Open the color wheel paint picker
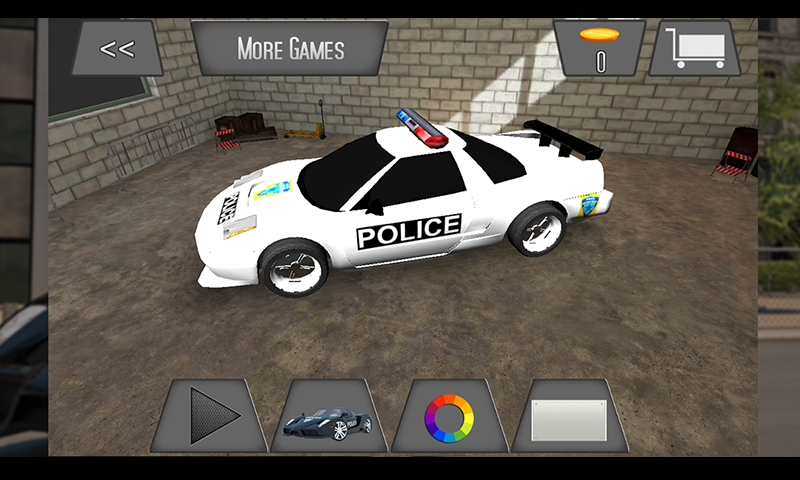Viewport: 800px width, 480px height. pos(449,416)
